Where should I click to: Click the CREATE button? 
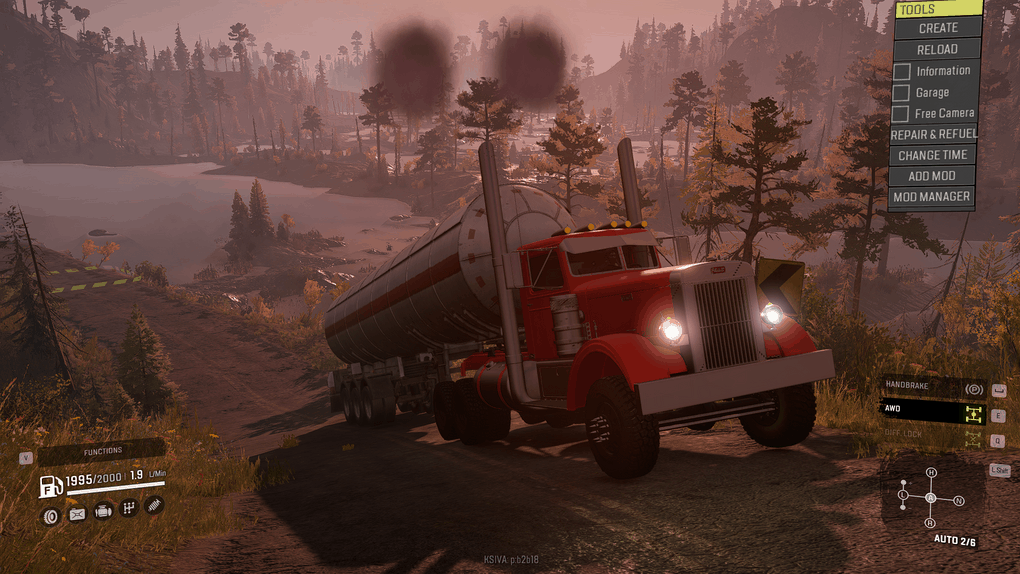(937, 28)
